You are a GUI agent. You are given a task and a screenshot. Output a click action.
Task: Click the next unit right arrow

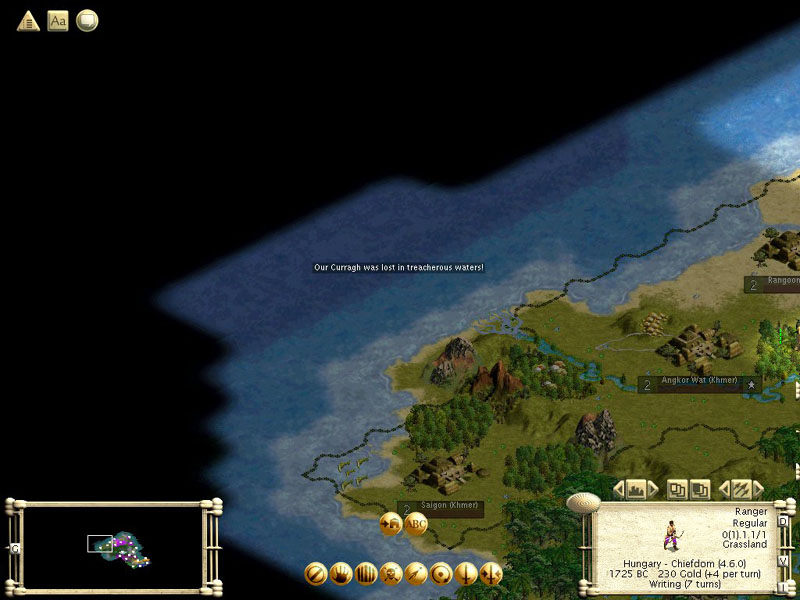click(x=653, y=489)
